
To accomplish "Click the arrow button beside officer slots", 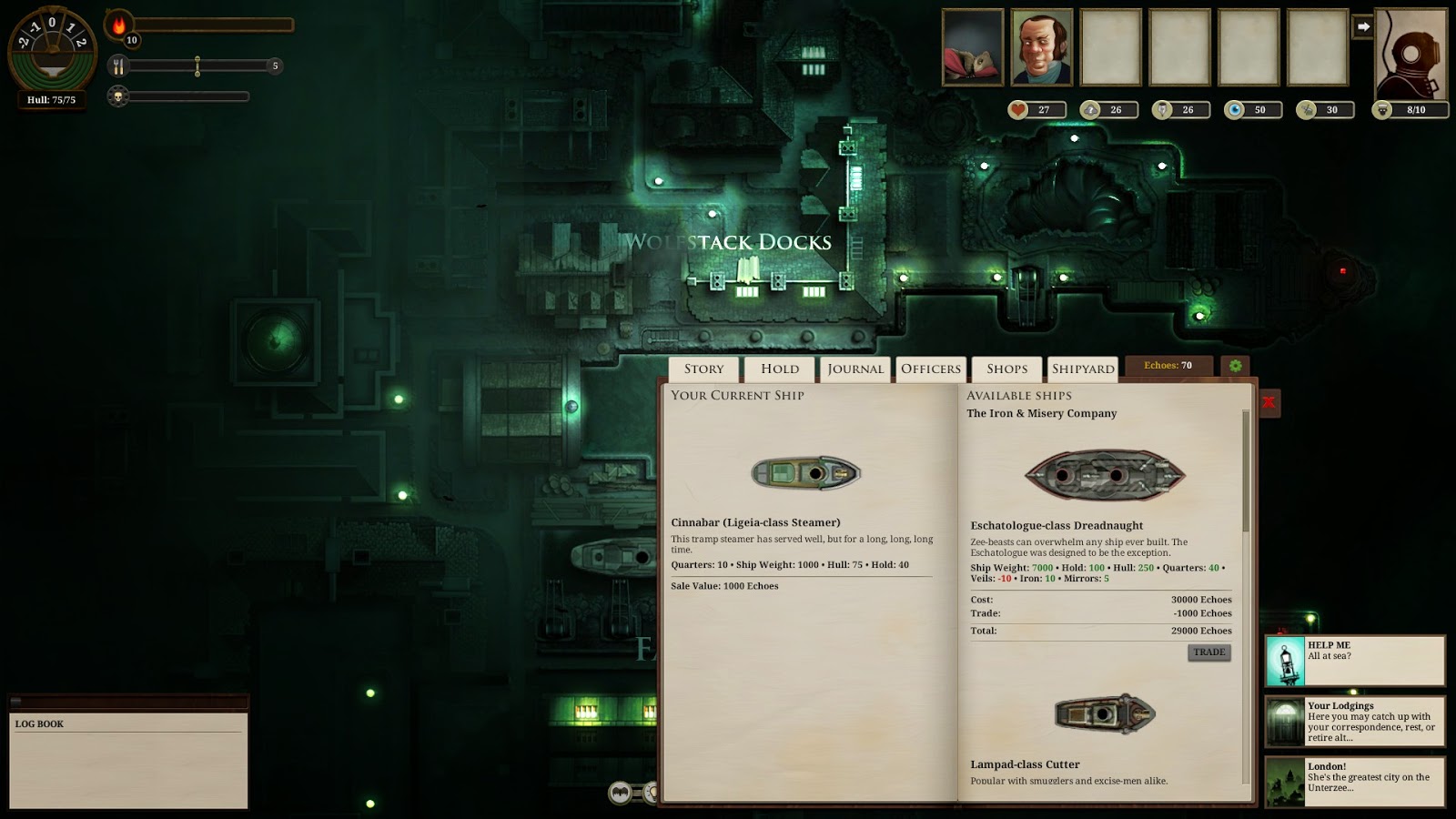I will (1362, 27).
